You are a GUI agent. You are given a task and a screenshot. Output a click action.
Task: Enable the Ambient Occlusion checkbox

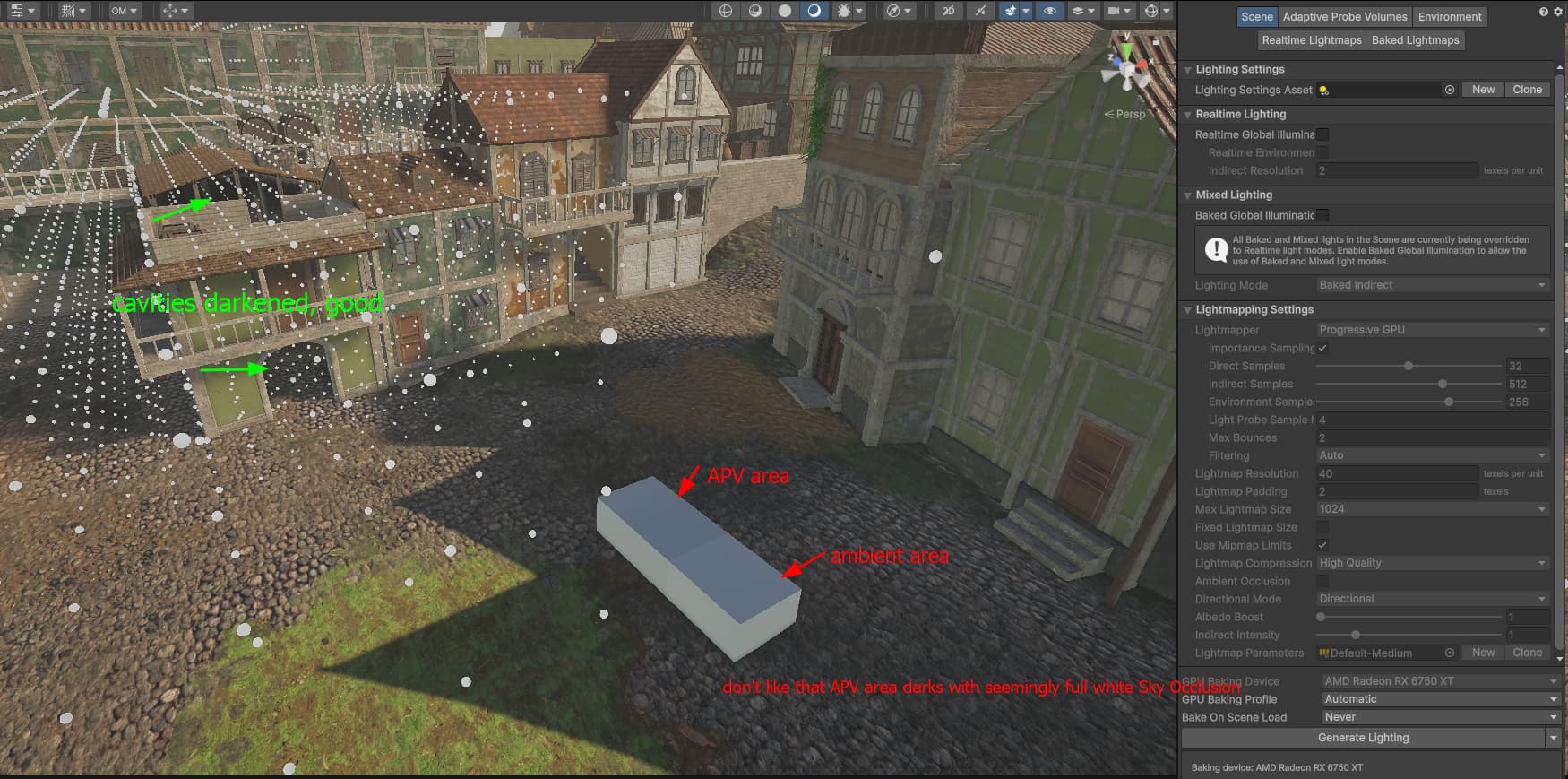click(x=1323, y=581)
